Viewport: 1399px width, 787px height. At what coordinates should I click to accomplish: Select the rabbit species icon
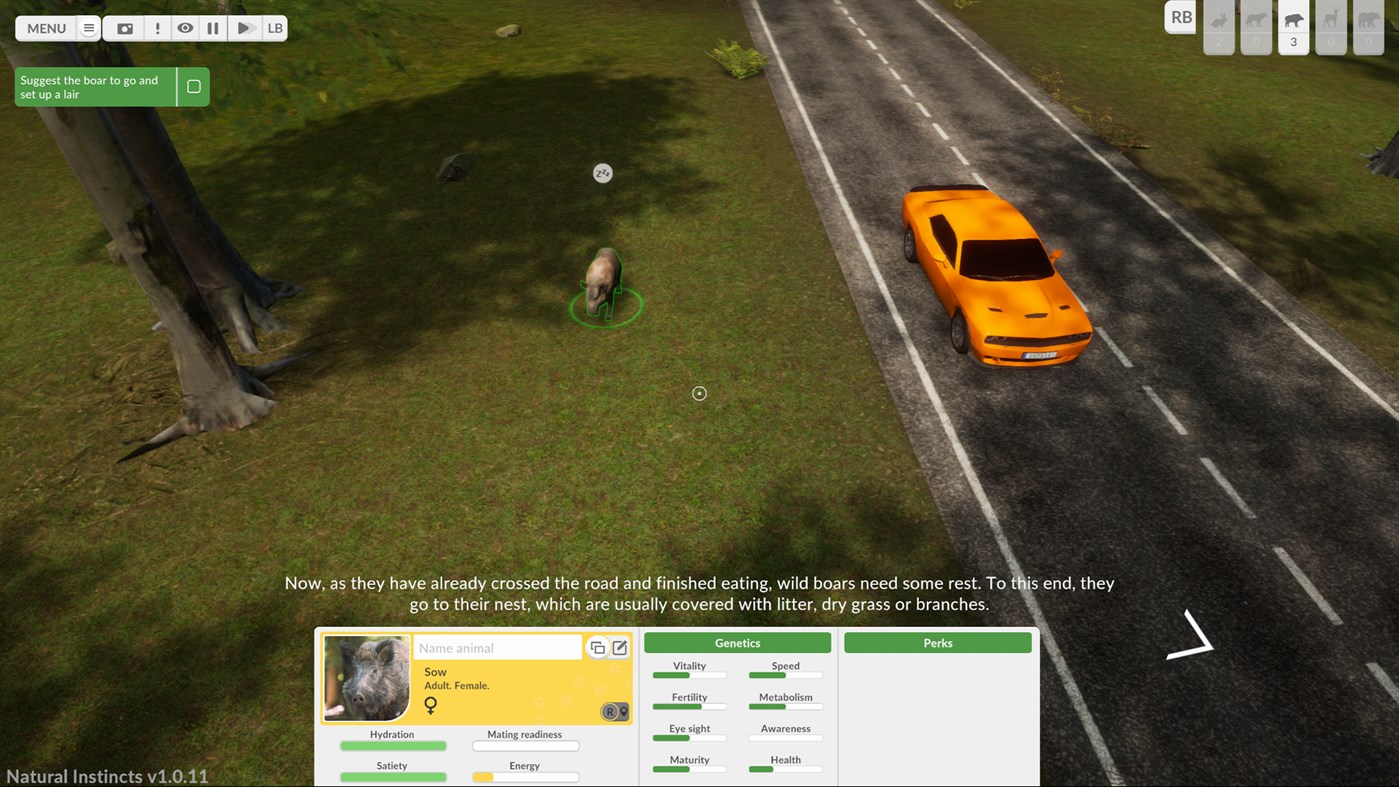pyautogui.click(x=1218, y=22)
